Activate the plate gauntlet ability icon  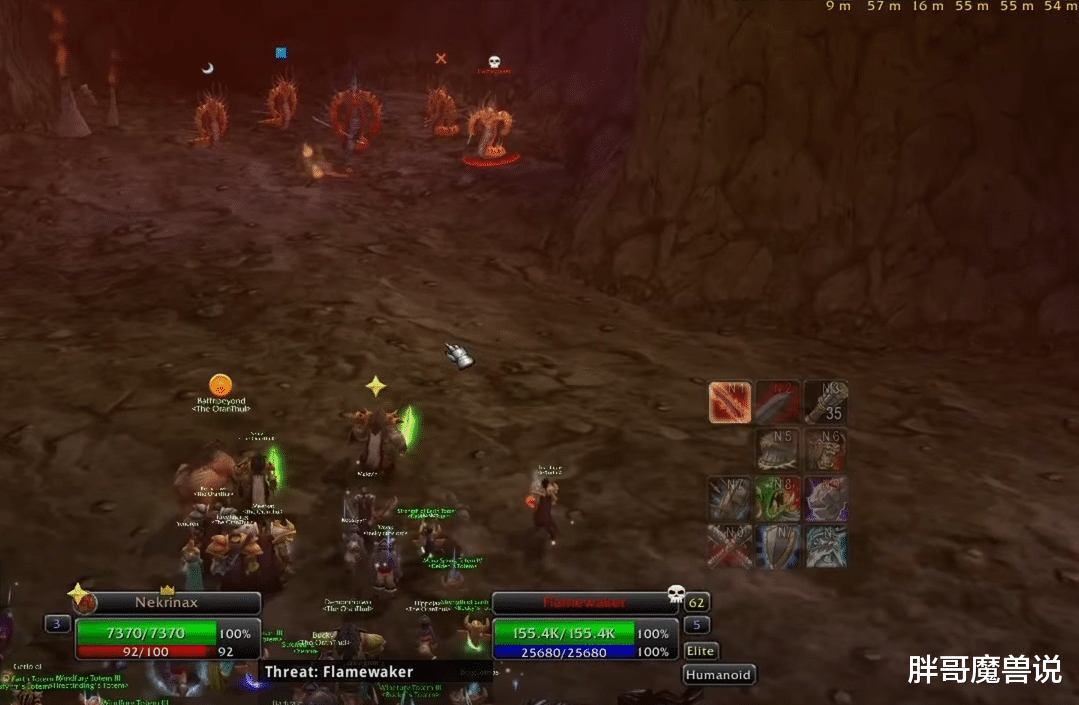pos(778,450)
